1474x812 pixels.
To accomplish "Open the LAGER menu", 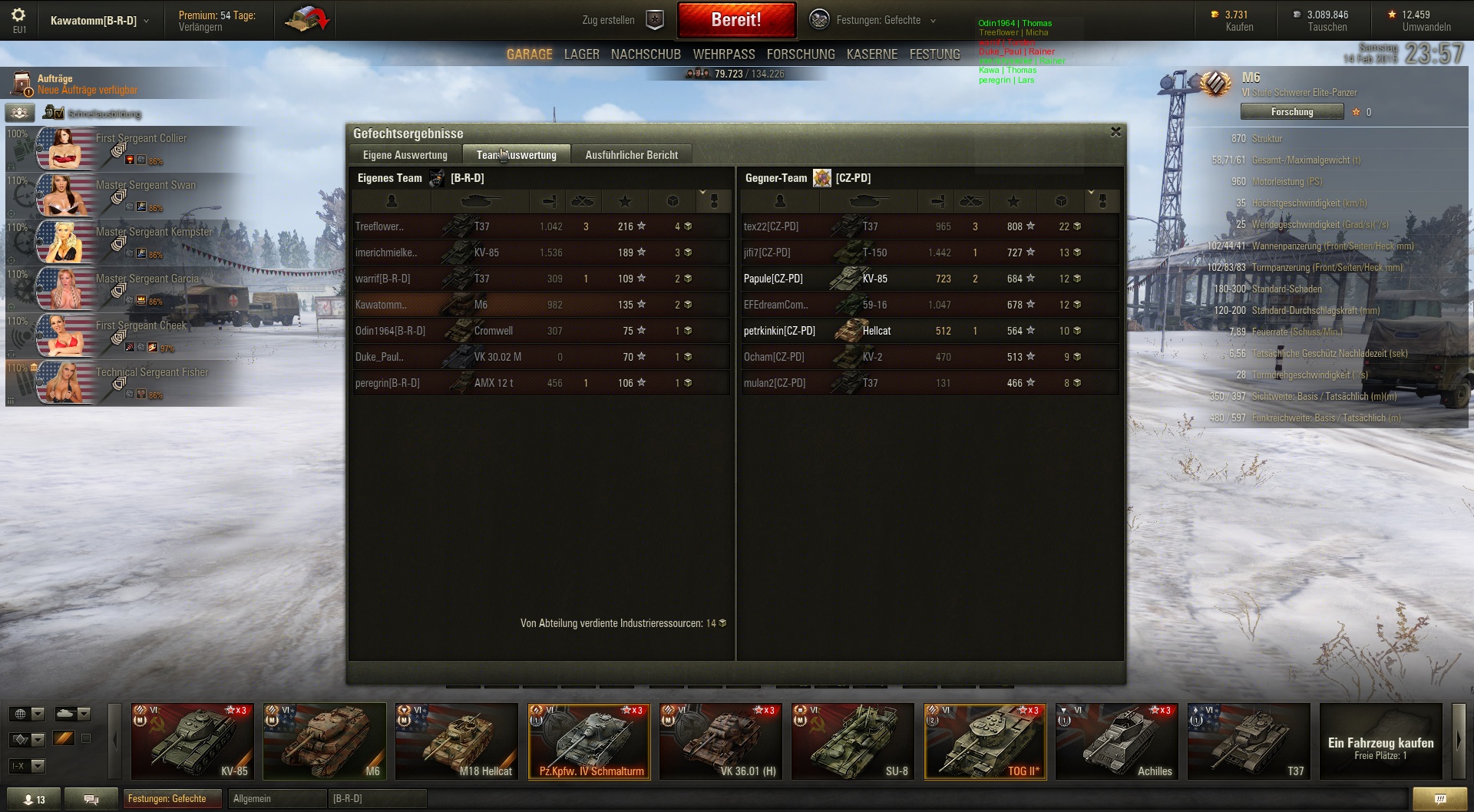I will click(x=581, y=54).
